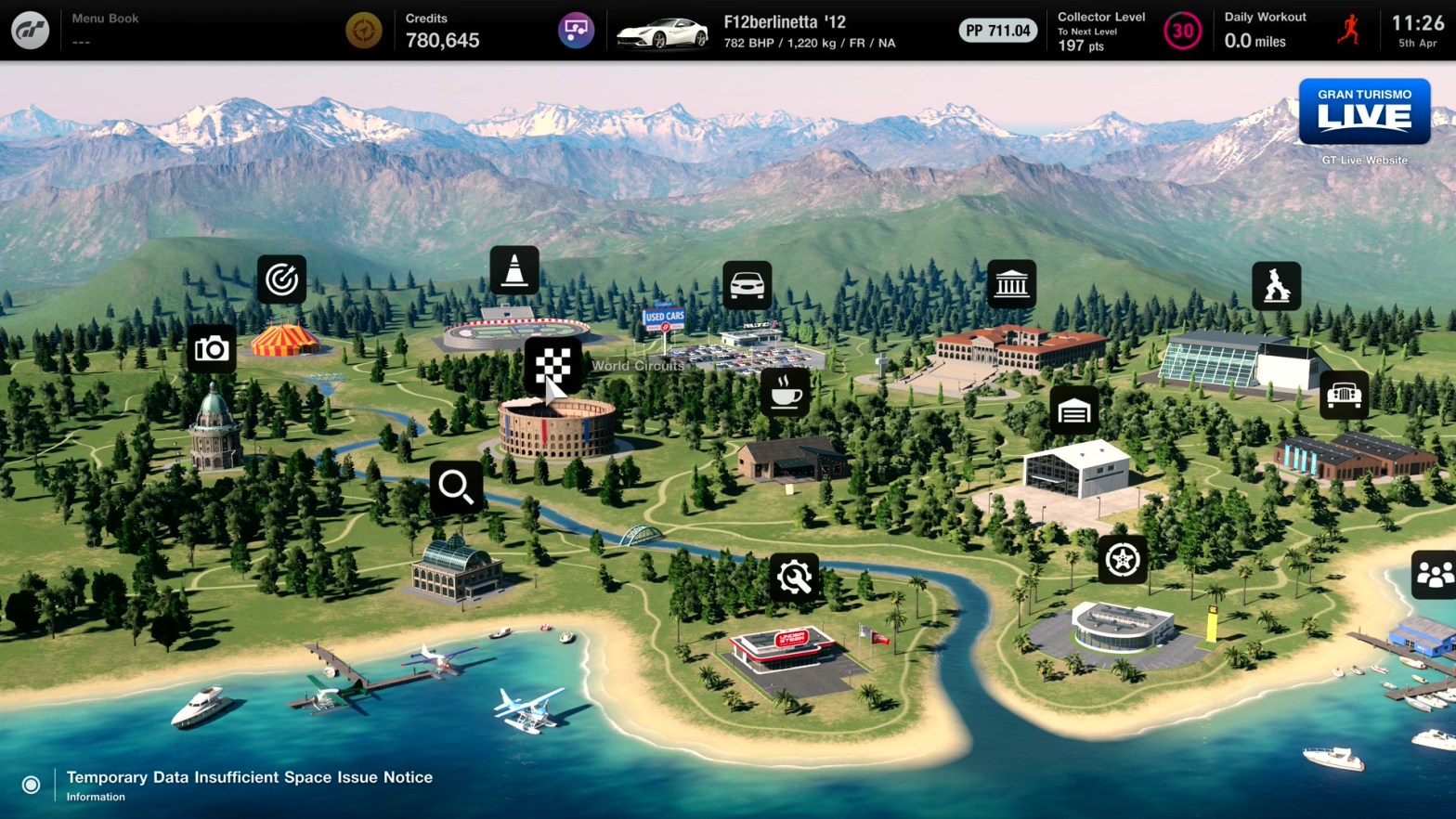1456x819 pixels.
Task: Click the GT logo in top bar
Action: pyautogui.click(x=31, y=31)
